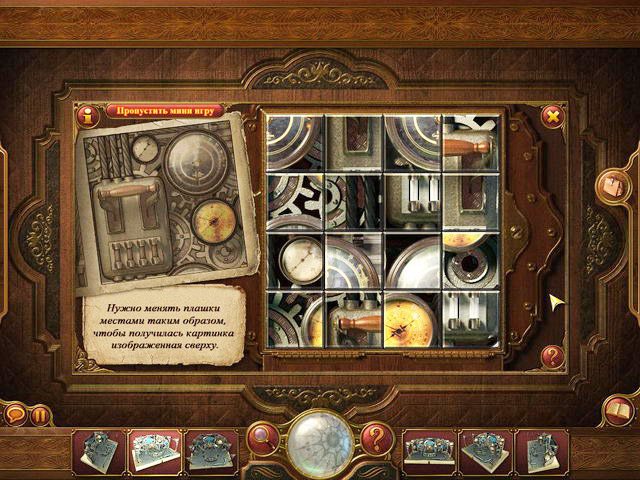Open the speech bubble dialogue icon

pyautogui.click(x=15, y=413)
